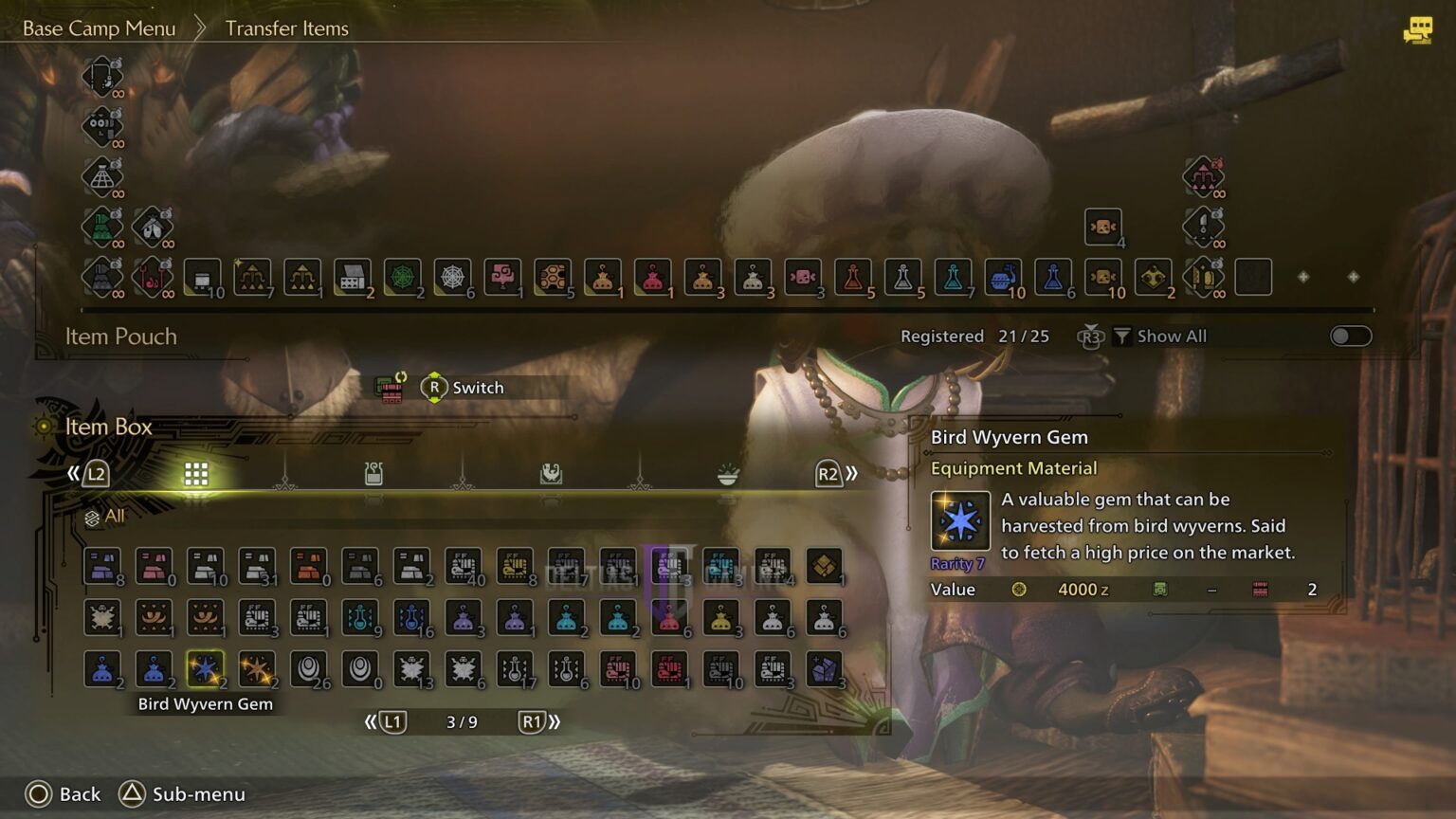The image size is (1456, 819).
Task: Click the food bowl category icon in Item Box tabs
Action: pyautogui.click(x=725, y=473)
